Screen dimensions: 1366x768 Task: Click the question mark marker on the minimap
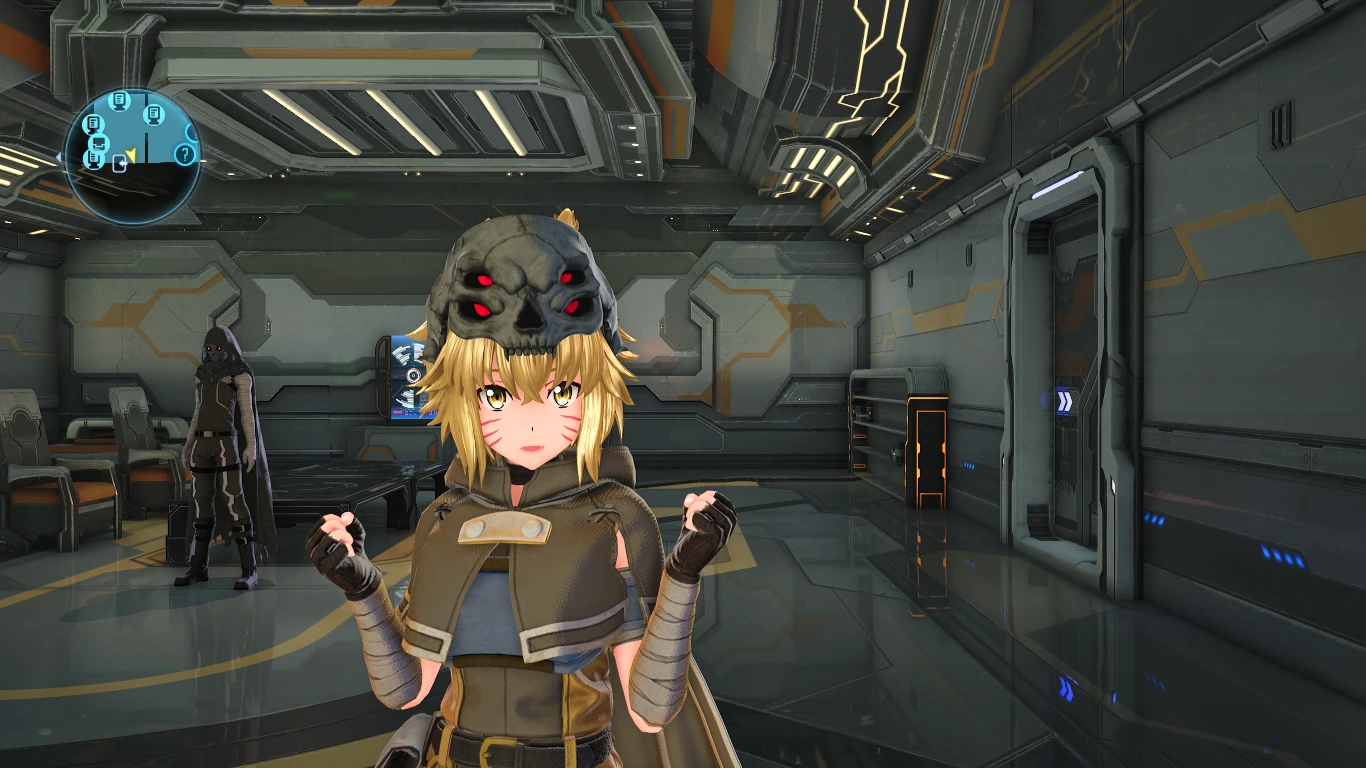(184, 154)
